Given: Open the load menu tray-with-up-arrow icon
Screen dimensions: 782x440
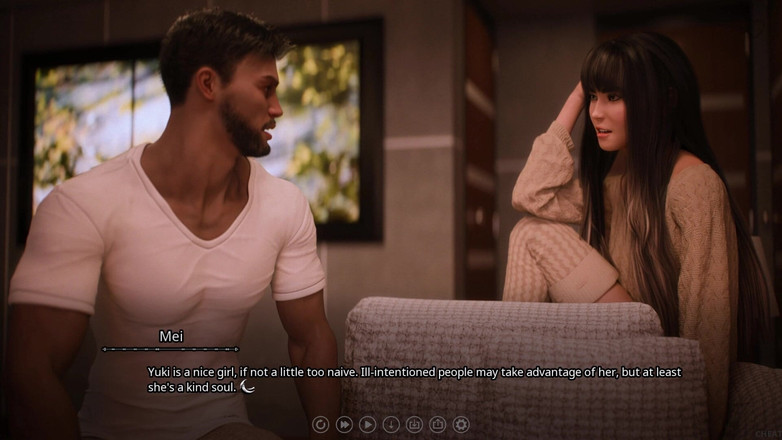Looking at the screenshot, I should tap(437, 425).
